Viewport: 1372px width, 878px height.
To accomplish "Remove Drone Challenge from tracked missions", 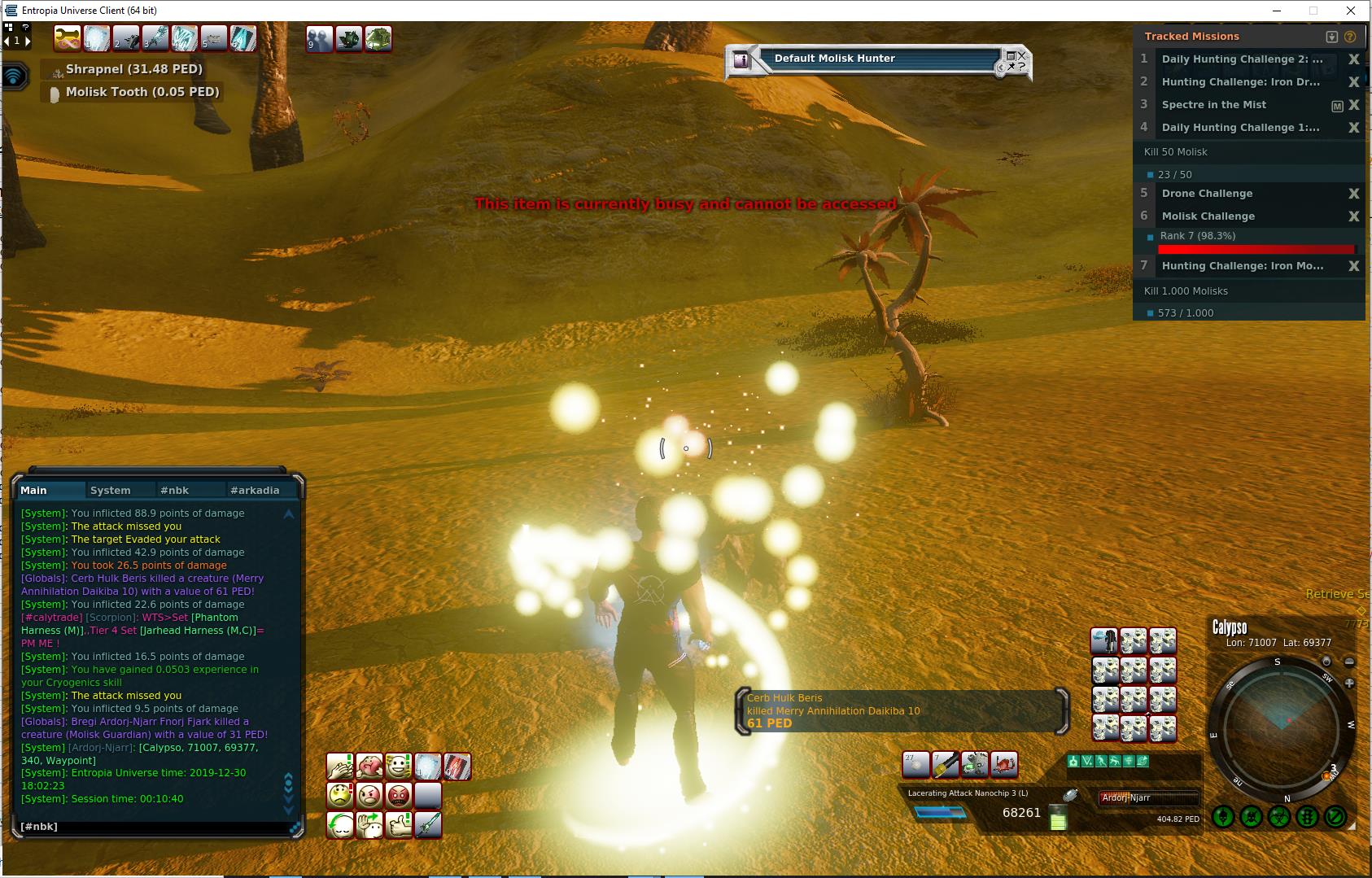I will [1354, 194].
